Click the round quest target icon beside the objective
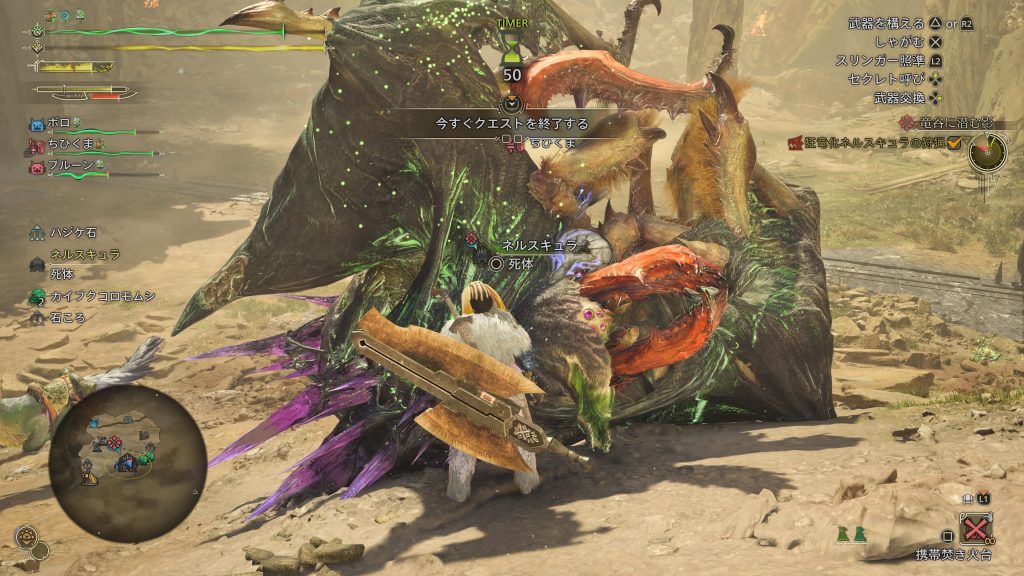This screenshot has height=576, width=1024. [987, 151]
